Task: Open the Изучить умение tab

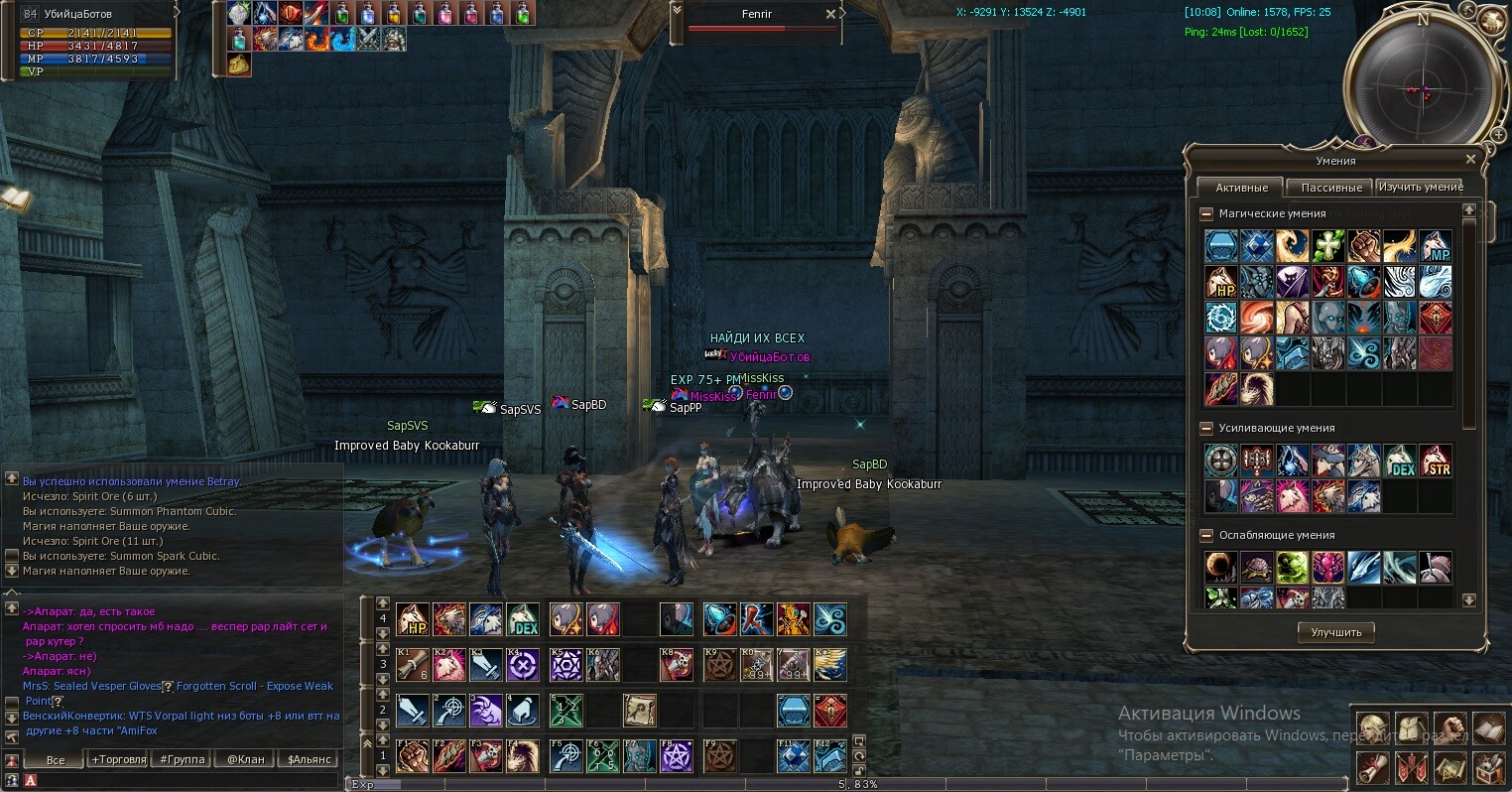Action: [1420, 187]
